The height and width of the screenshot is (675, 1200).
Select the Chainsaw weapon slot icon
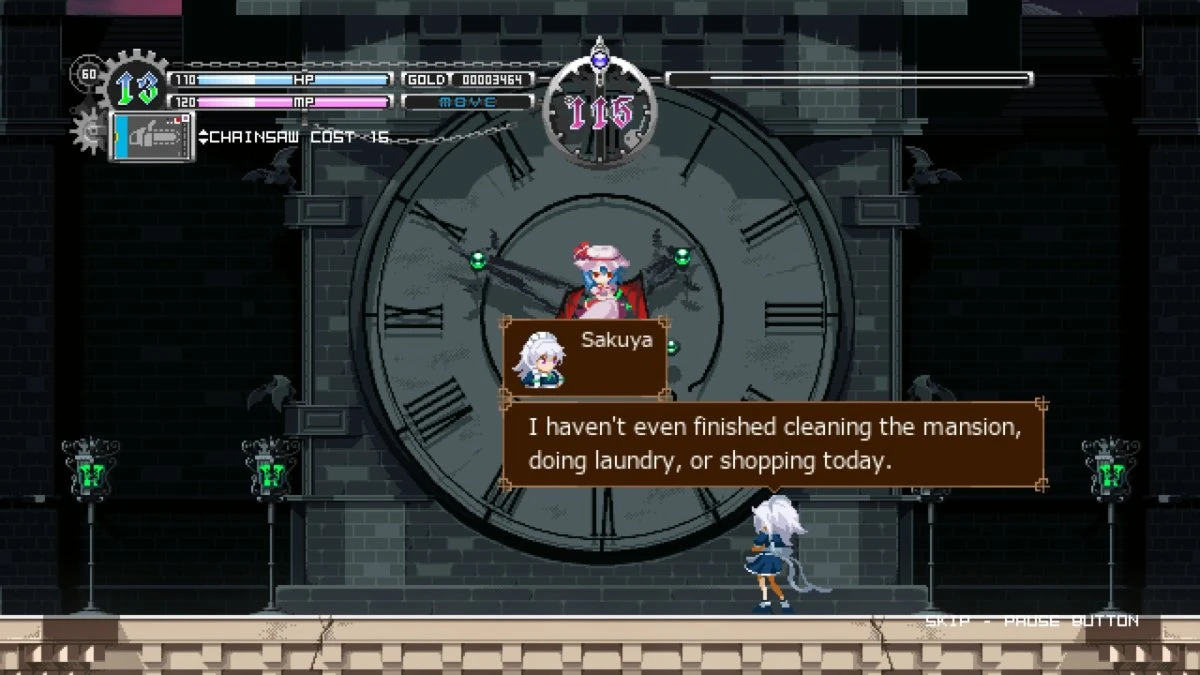[x=152, y=137]
